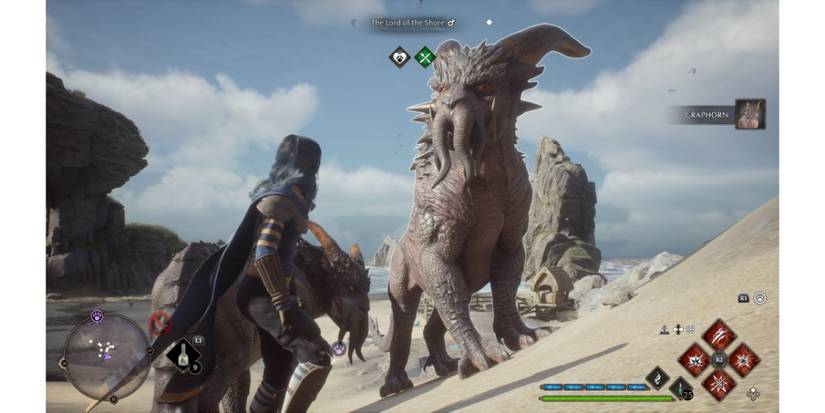Cast the left red spell in the diamond
This screenshot has height=413, width=825.
coord(693,359)
